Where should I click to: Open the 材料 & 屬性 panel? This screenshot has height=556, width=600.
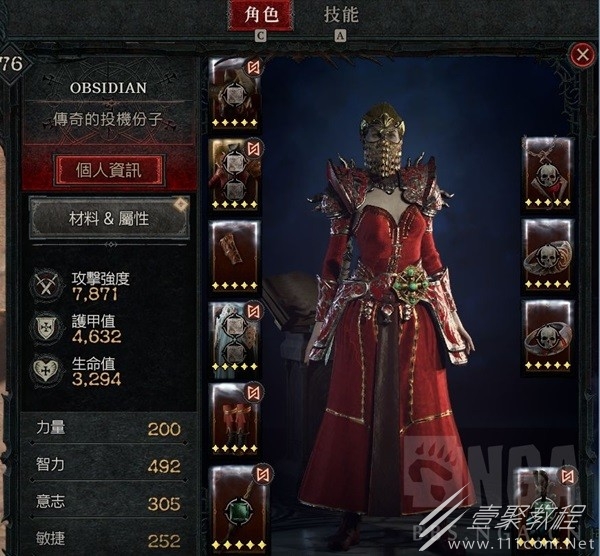click(108, 219)
